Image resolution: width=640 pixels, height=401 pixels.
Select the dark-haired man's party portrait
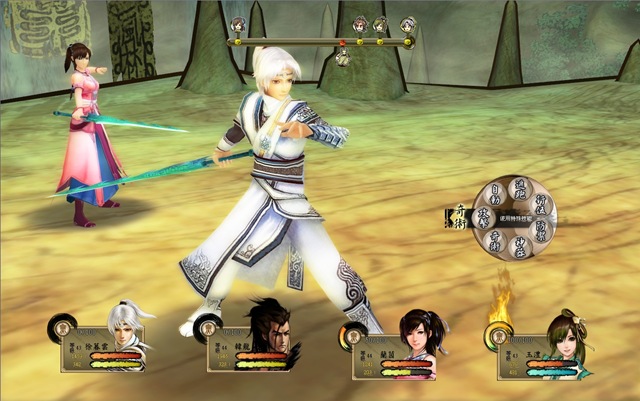(270, 332)
